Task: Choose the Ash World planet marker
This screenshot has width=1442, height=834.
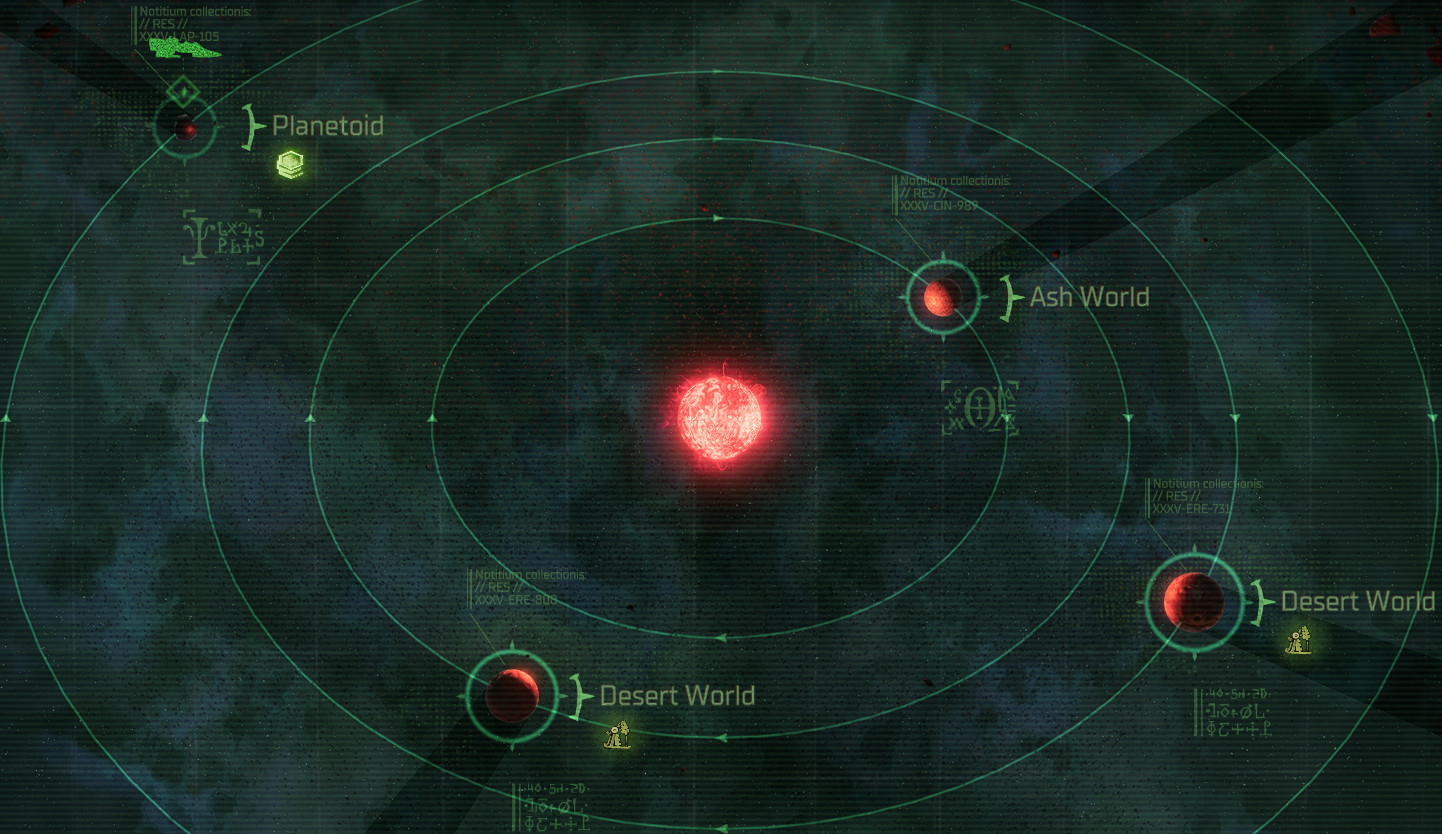Action: coord(941,297)
